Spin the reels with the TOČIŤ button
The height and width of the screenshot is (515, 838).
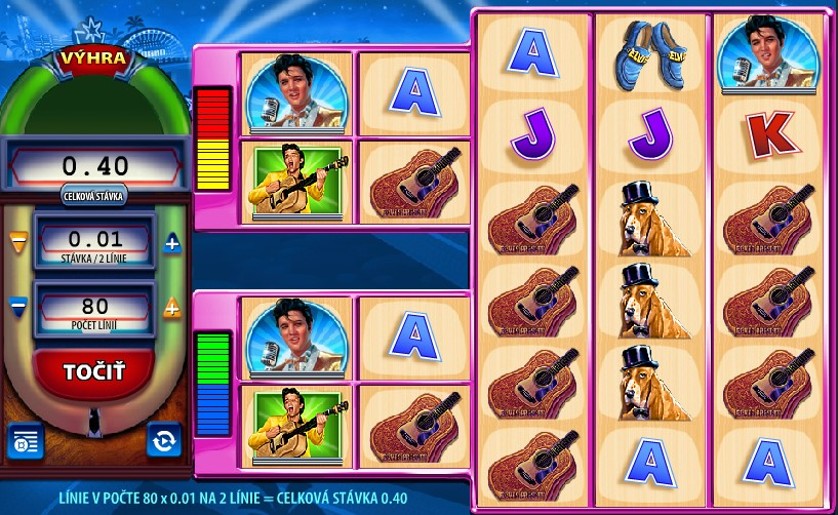[x=94, y=374]
